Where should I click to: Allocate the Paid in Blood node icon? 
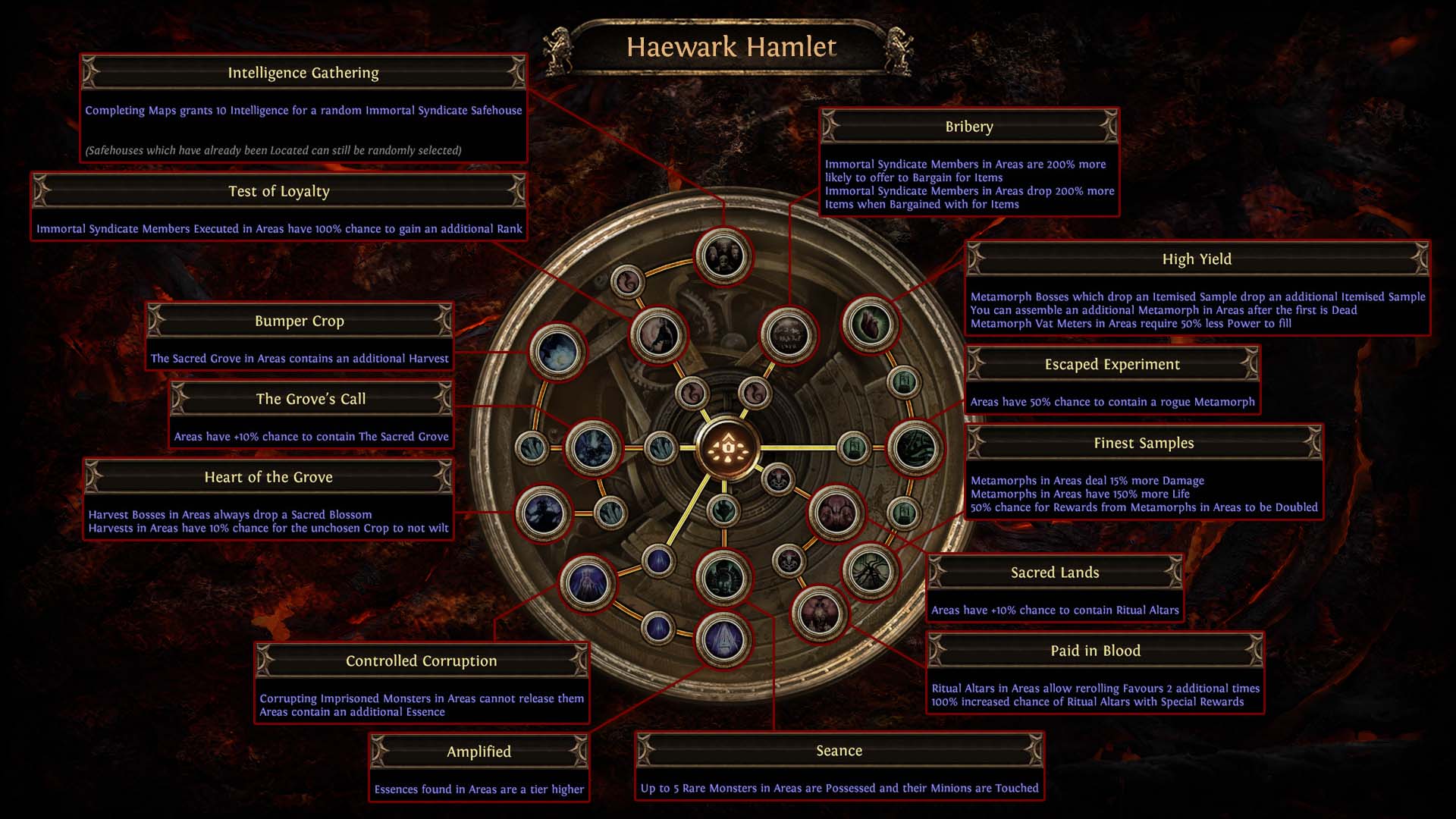tap(819, 613)
